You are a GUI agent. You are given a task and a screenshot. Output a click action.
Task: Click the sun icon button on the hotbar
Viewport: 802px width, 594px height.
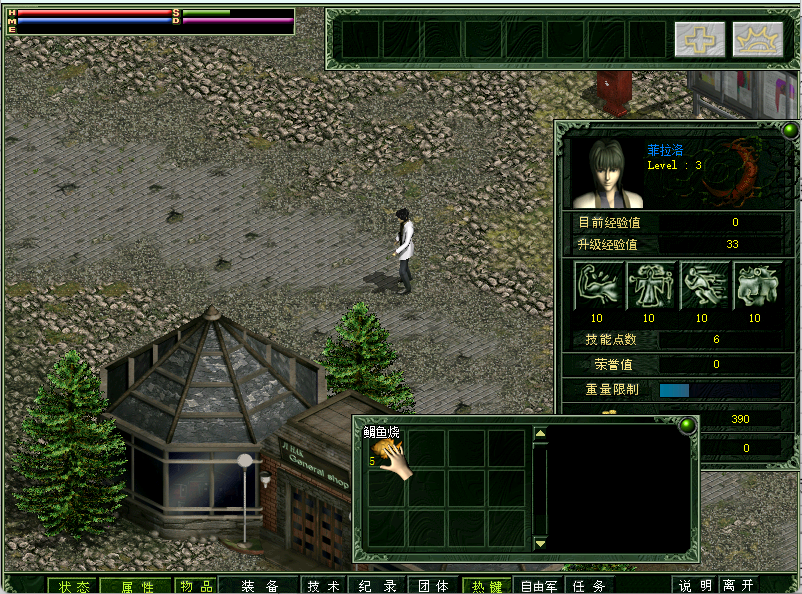[757, 39]
